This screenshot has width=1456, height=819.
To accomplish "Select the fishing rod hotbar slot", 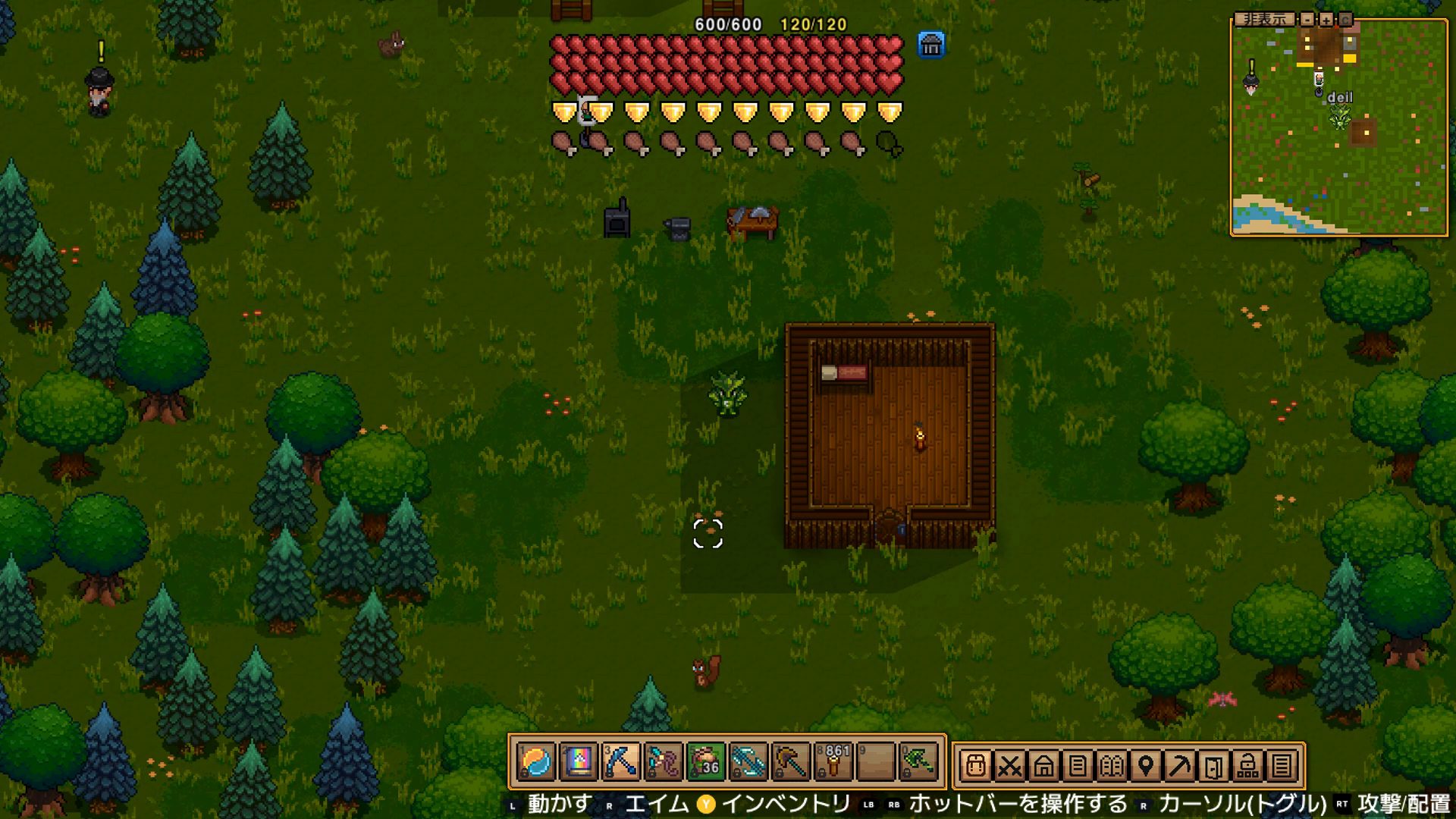I will 664,762.
